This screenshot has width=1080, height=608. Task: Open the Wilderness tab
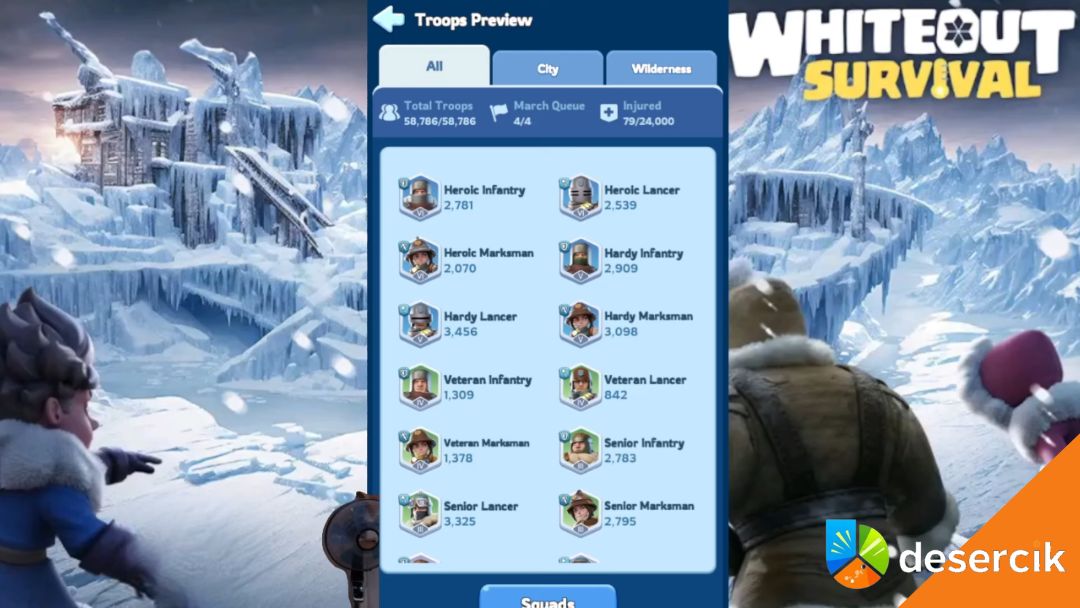coord(661,69)
